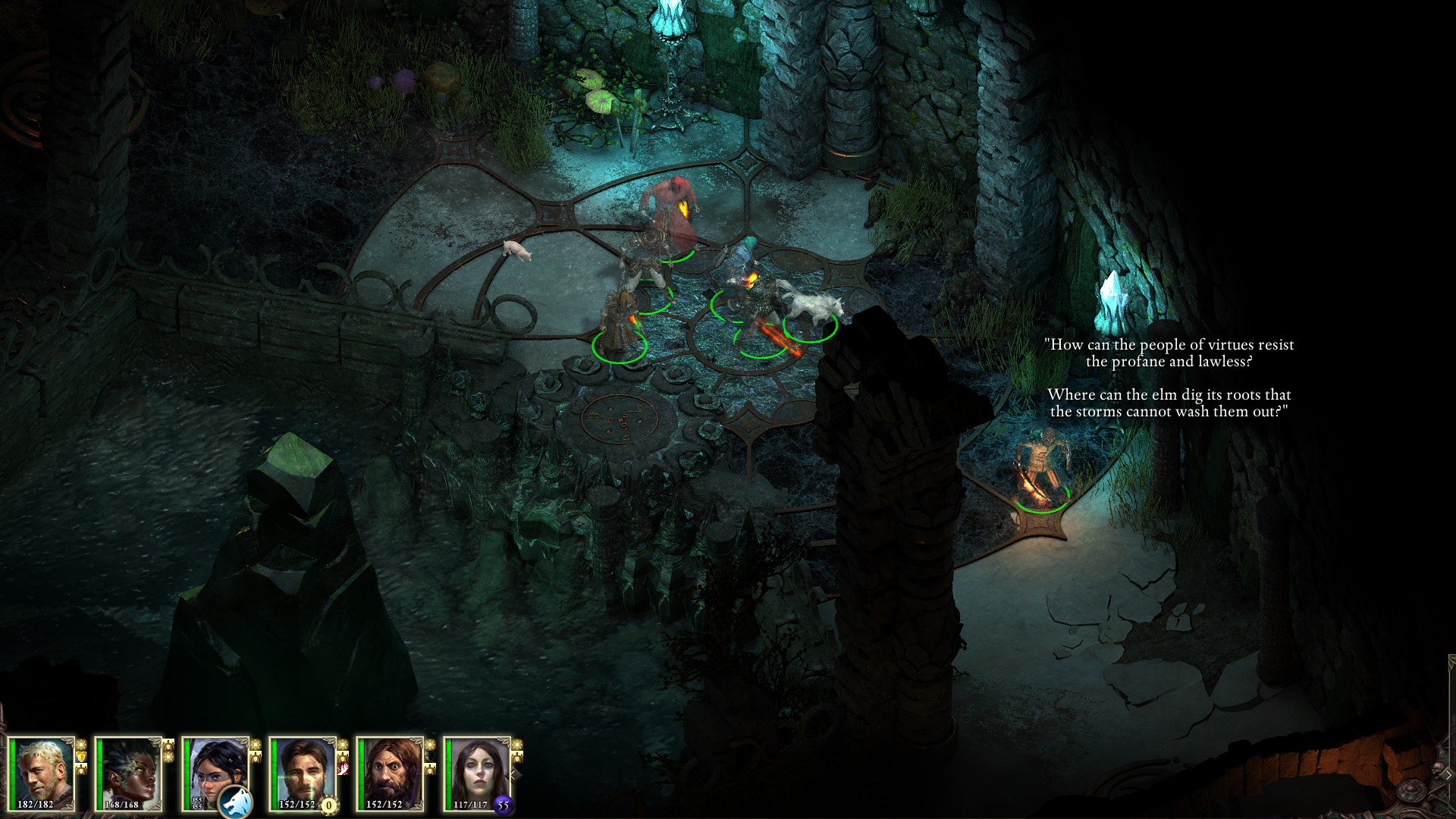Click the gold counter badge showing 0

point(329,805)
